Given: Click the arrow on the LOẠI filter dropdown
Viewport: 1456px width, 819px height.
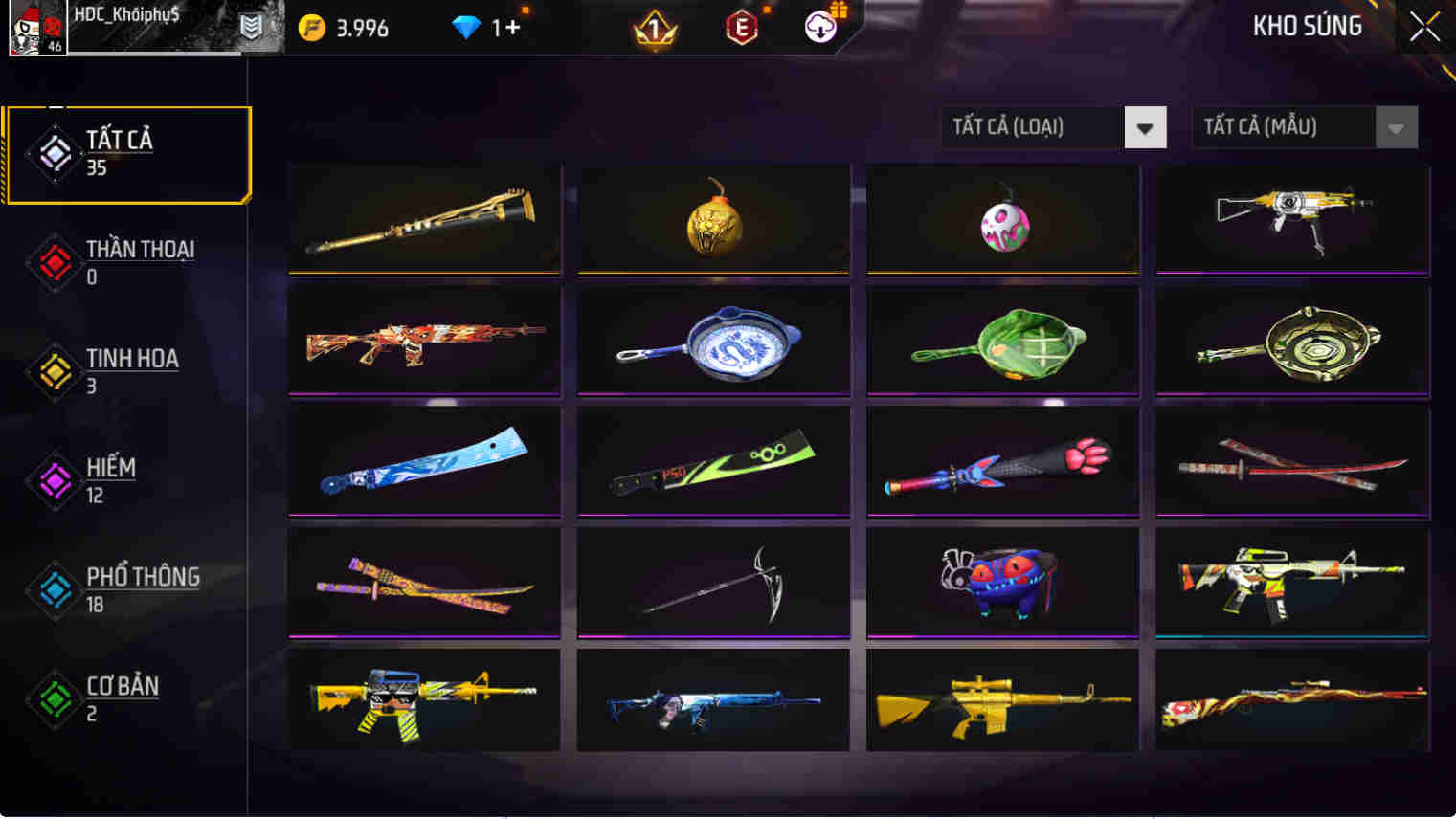Looking at the screenshot, I should click(x=1145, y=126).
